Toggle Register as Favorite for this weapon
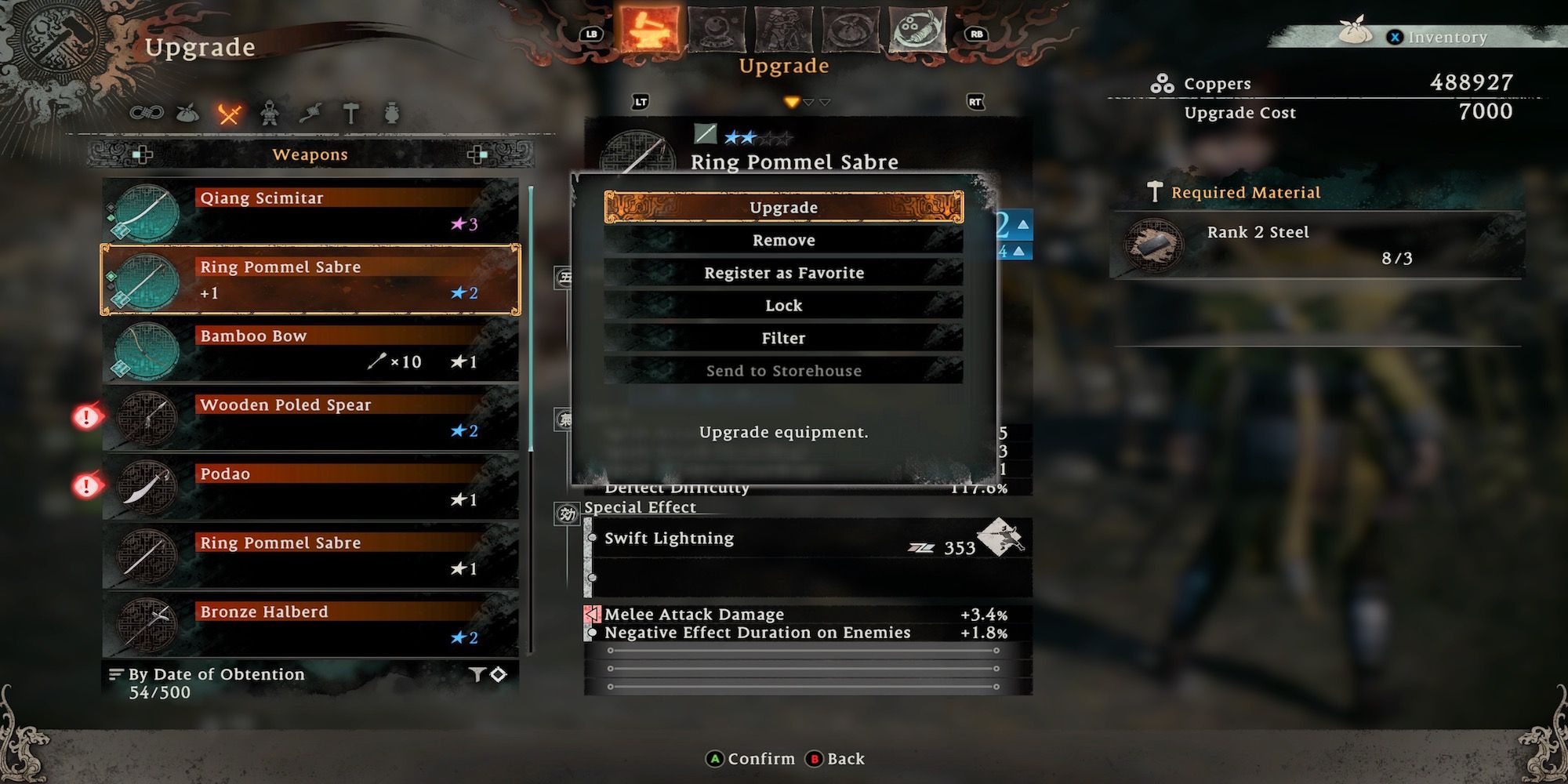Viewport: 1568px width, 784px height. (782, 272)
